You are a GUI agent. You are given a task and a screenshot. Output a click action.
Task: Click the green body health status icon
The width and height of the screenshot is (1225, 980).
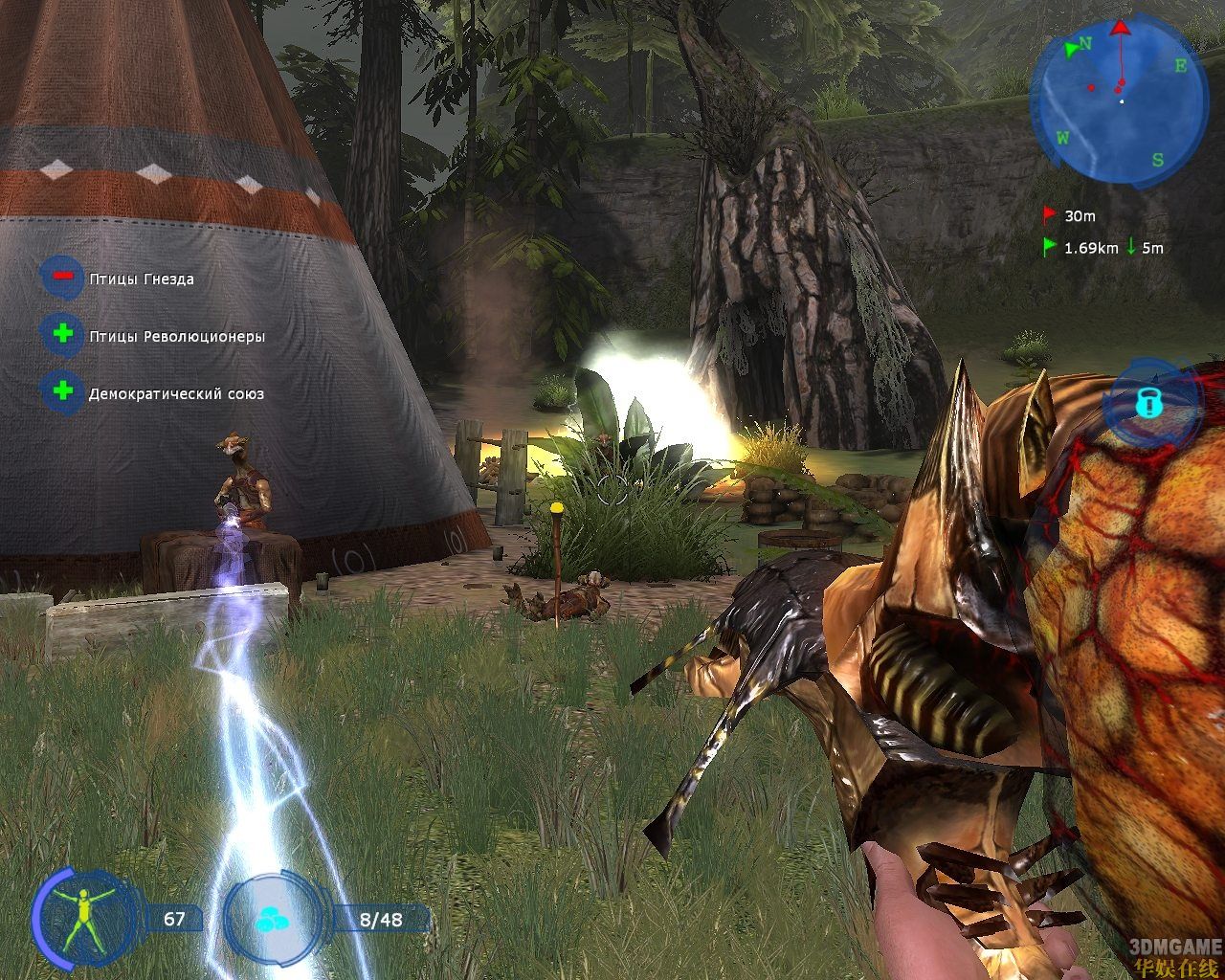[x=83, y=919]
